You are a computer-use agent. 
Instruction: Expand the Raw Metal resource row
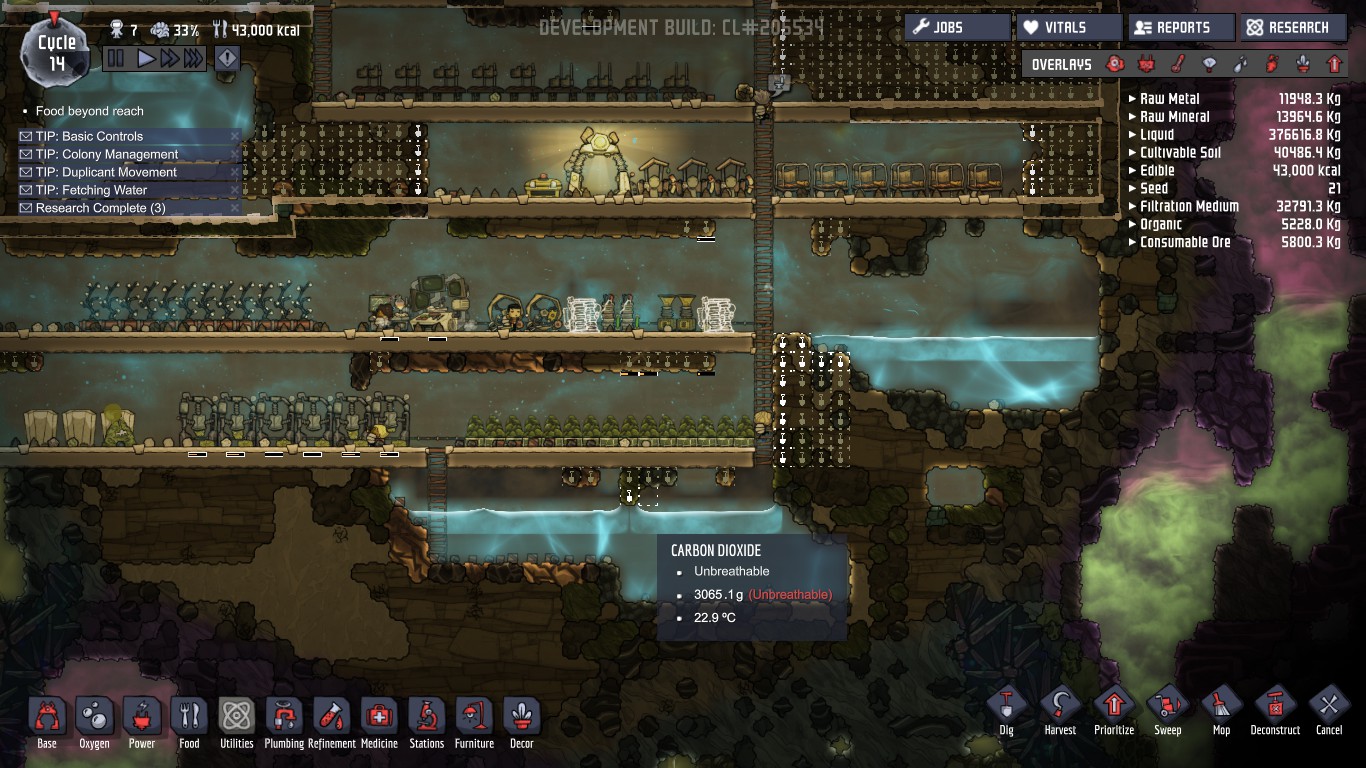click(1132, 99)
